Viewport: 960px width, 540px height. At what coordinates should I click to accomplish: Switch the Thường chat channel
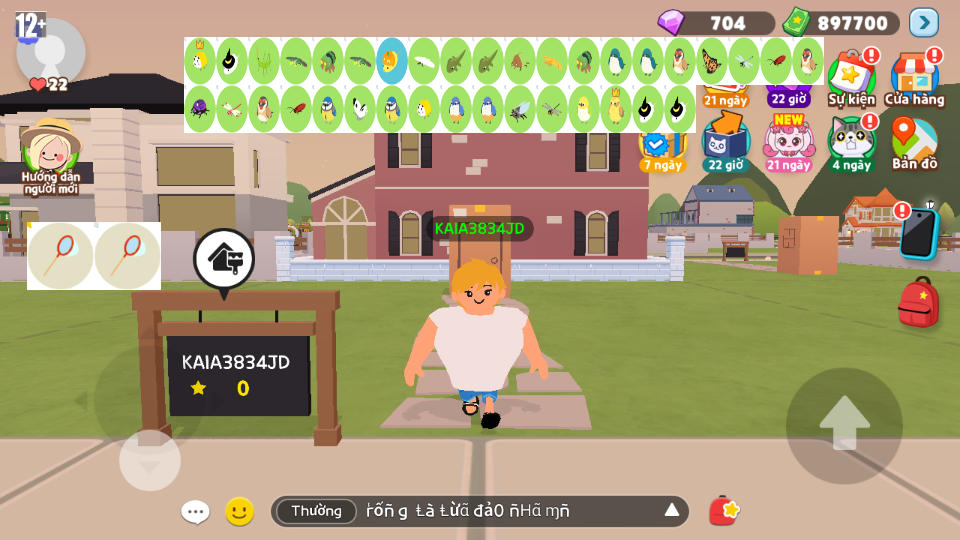click(x=316, y=511)
